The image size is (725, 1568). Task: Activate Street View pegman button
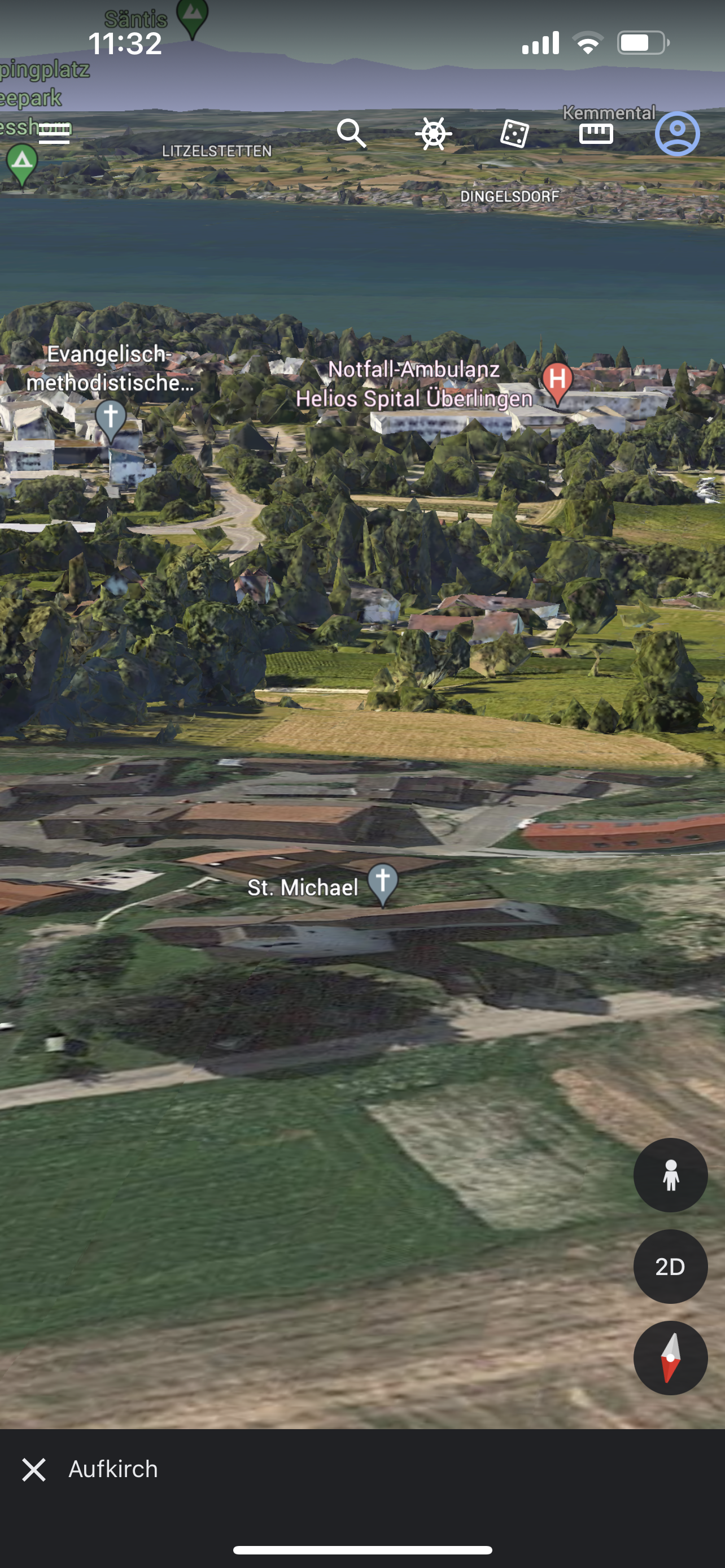click(x=670, y=1175)
